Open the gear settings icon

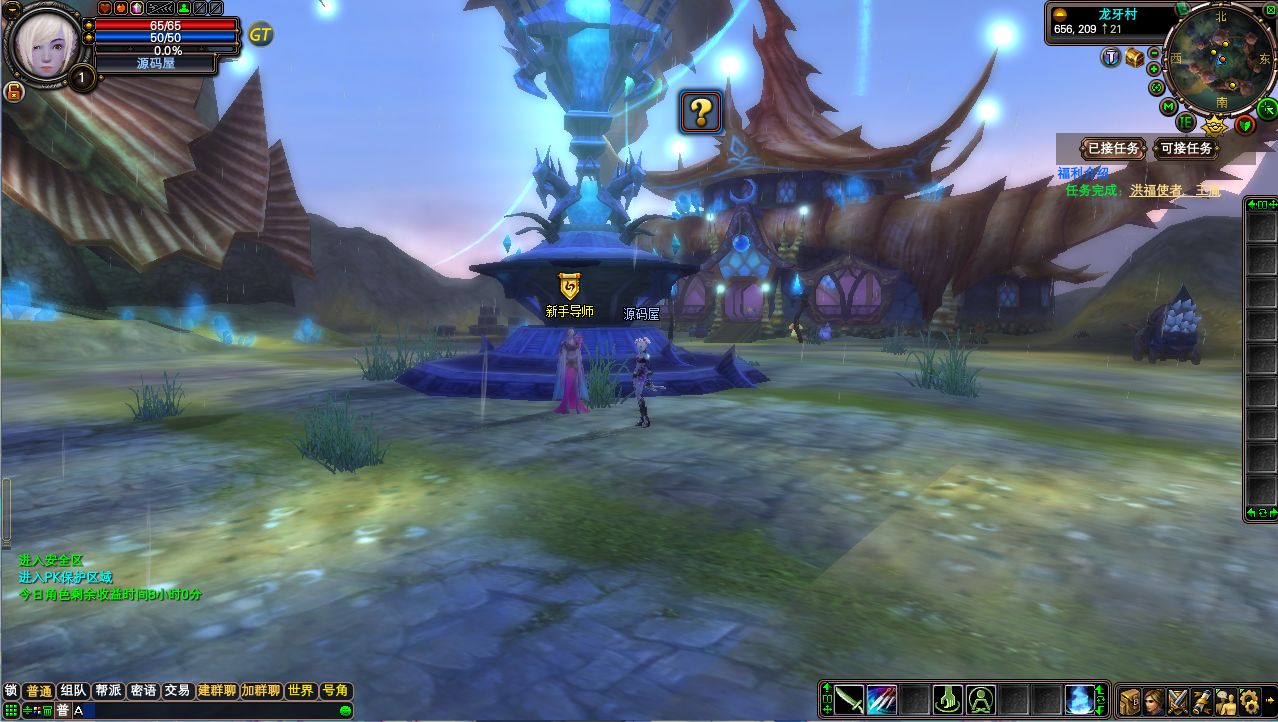point(1249,700)
